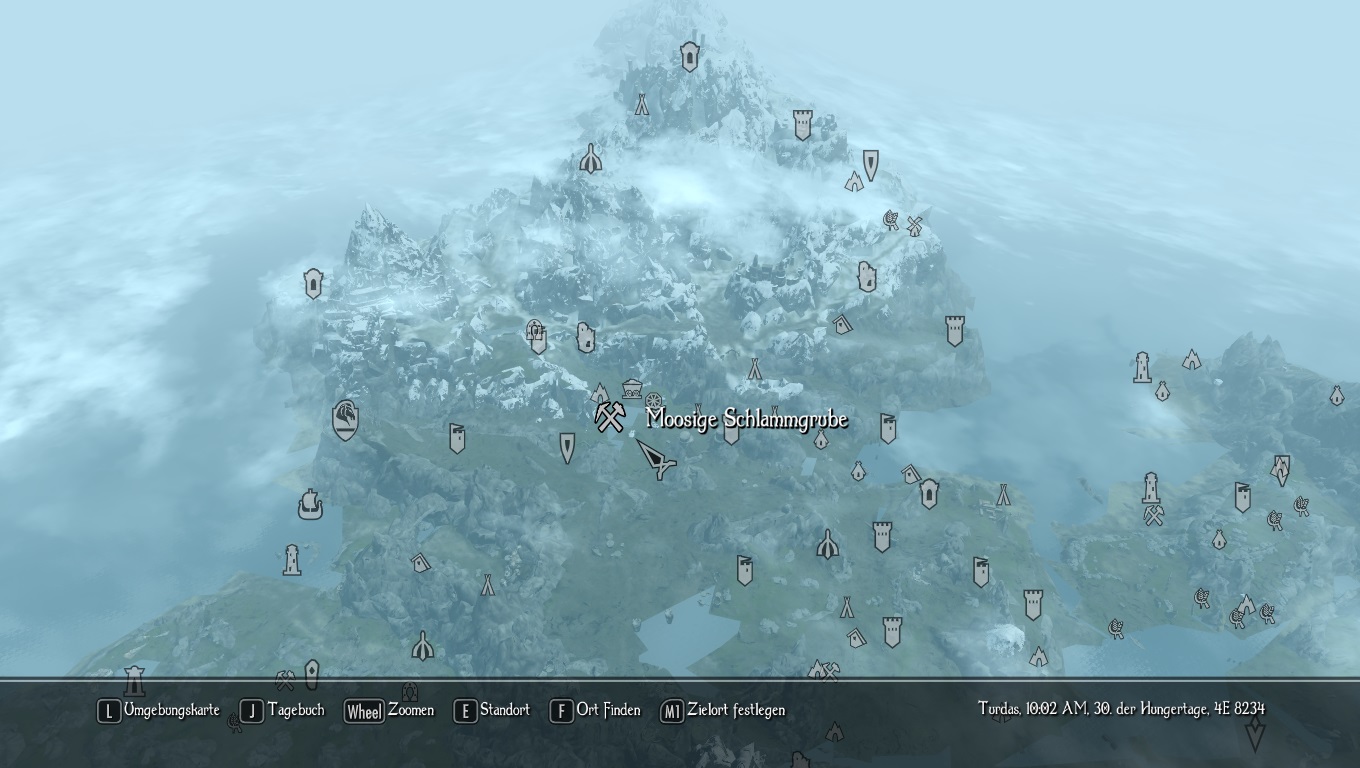The width and height of the screenshot is (1360, 768).
Task: Open the Tagebuch journal
Action: [284, 711]
